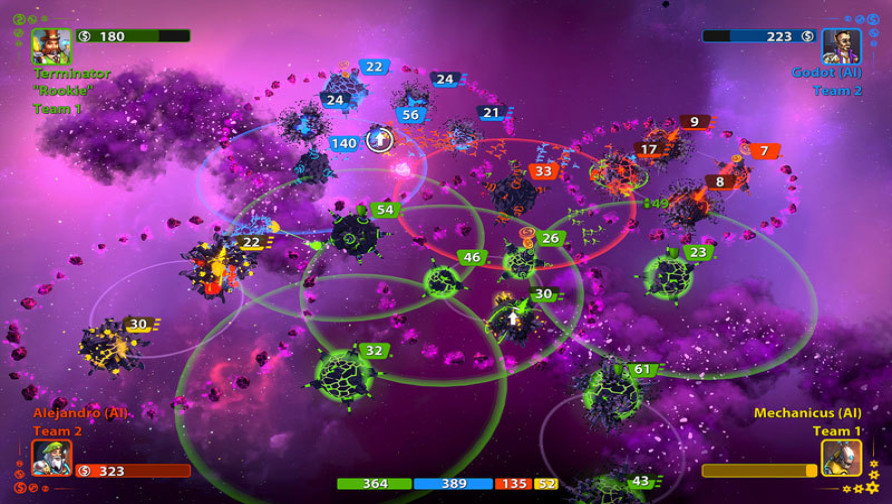Click the Terminator player portrait

[x=51, y=46]
